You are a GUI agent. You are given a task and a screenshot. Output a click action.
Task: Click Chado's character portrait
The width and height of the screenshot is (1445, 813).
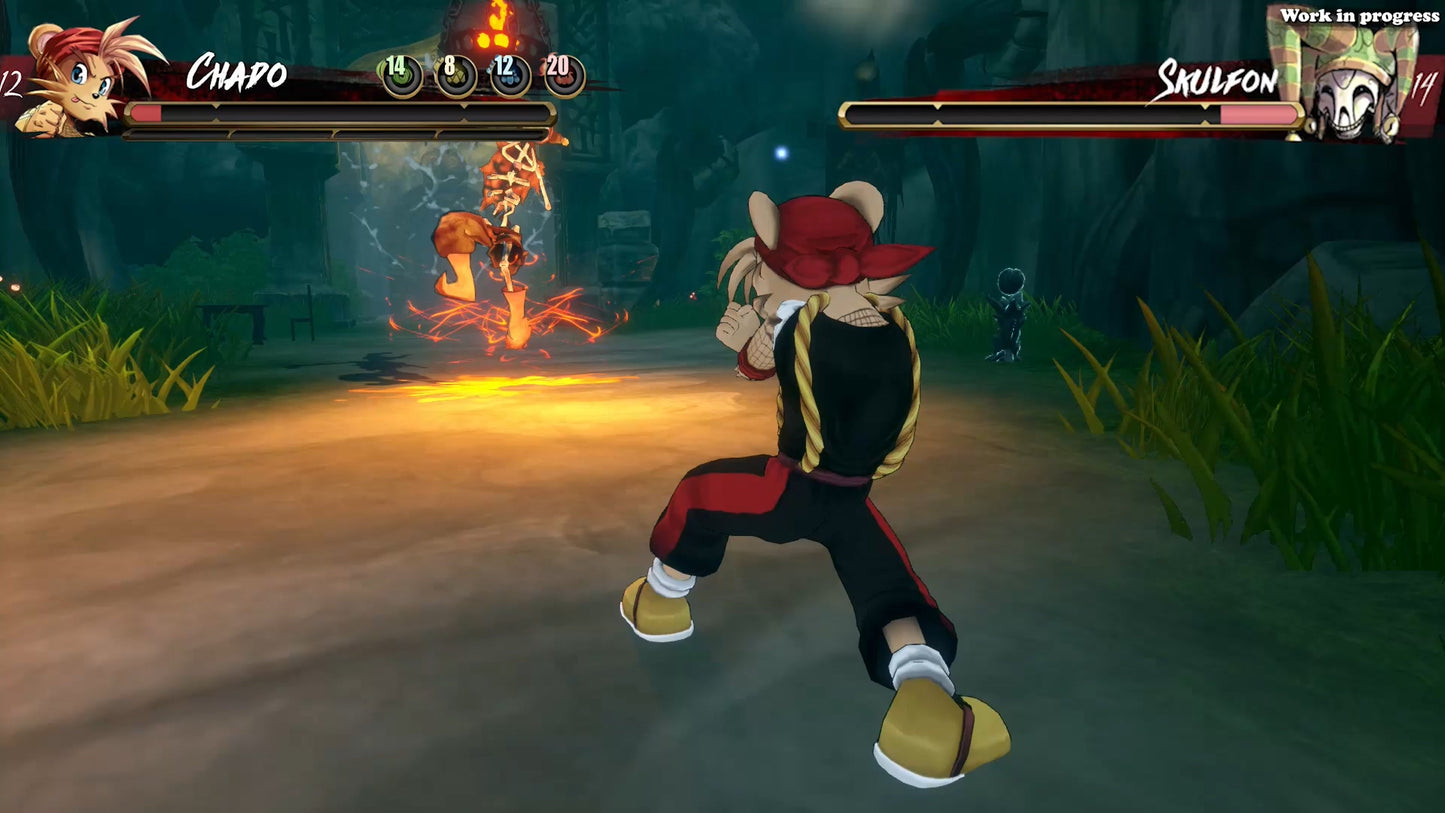click(78, 77)
